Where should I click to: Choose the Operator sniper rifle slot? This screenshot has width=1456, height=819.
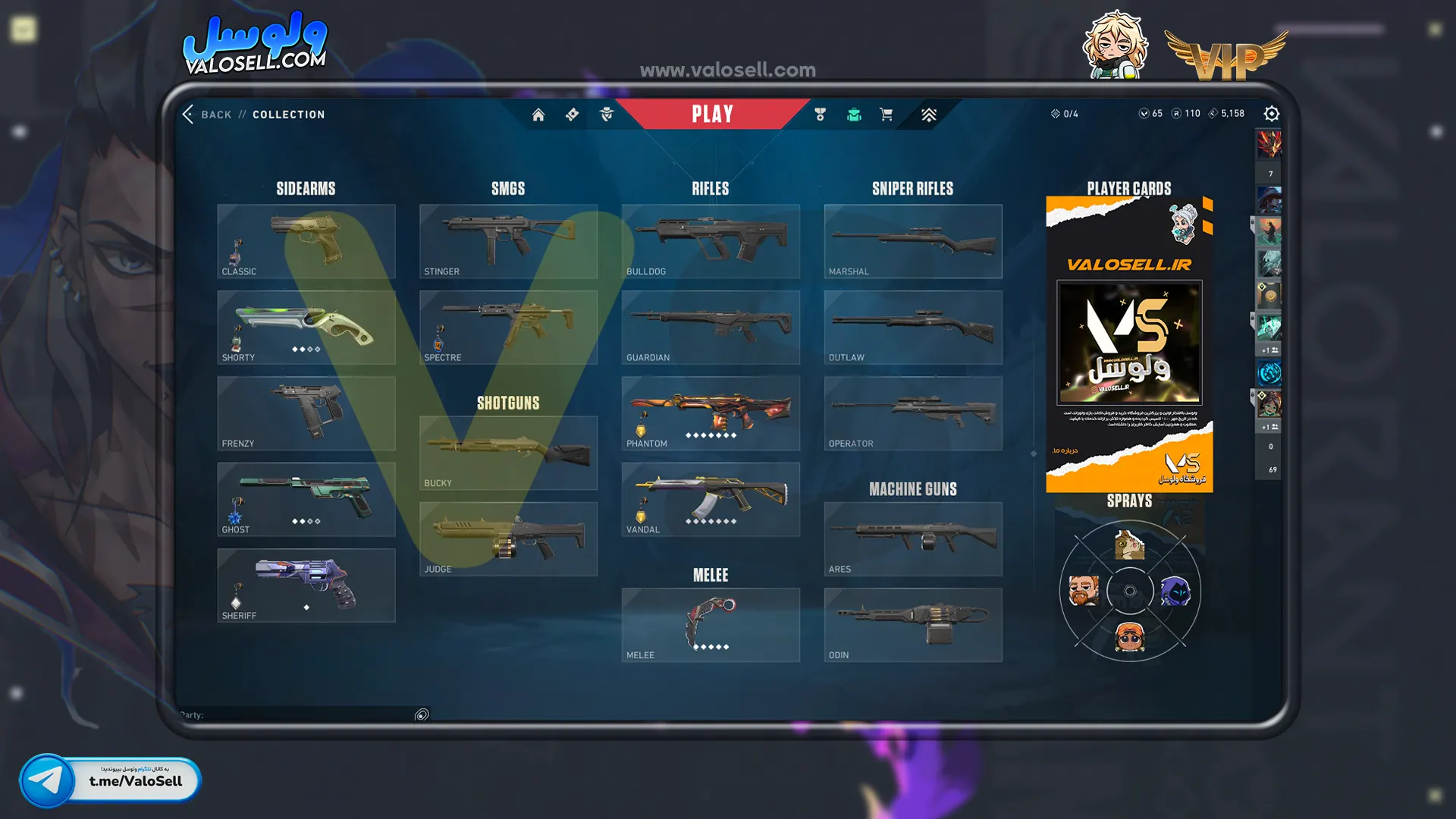point(913,413)
